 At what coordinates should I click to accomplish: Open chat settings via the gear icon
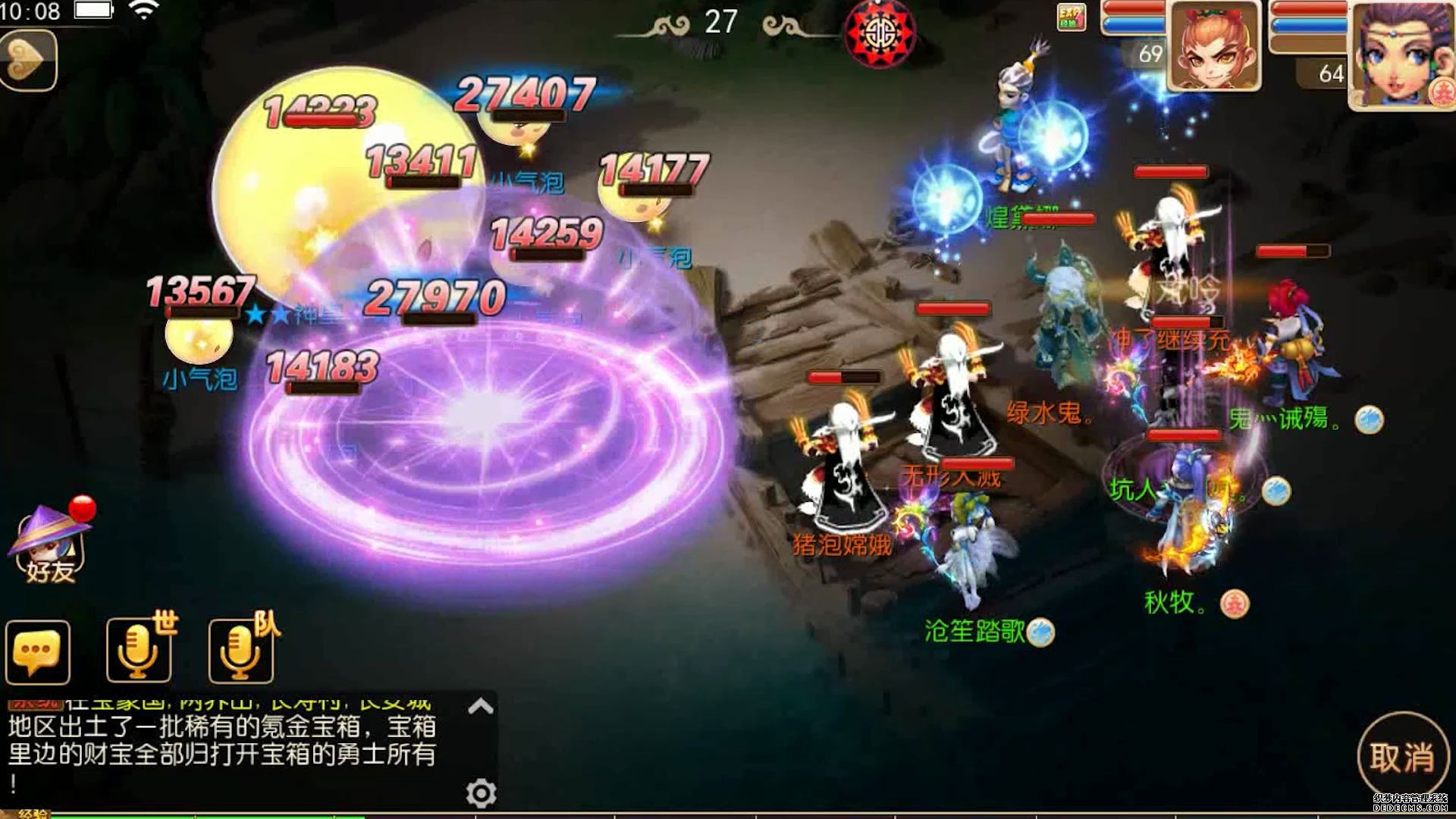[x=481, y=793]
